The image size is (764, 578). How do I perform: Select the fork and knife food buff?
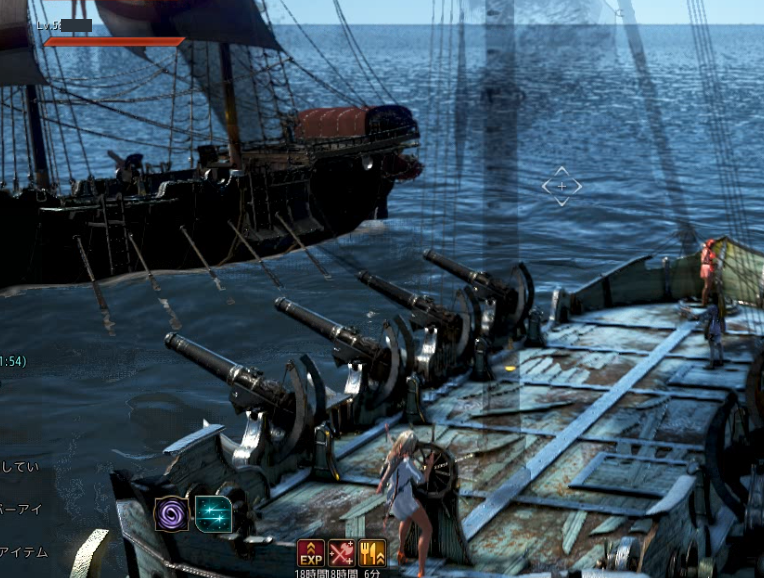pyautogui.click(x=372, y=553)
